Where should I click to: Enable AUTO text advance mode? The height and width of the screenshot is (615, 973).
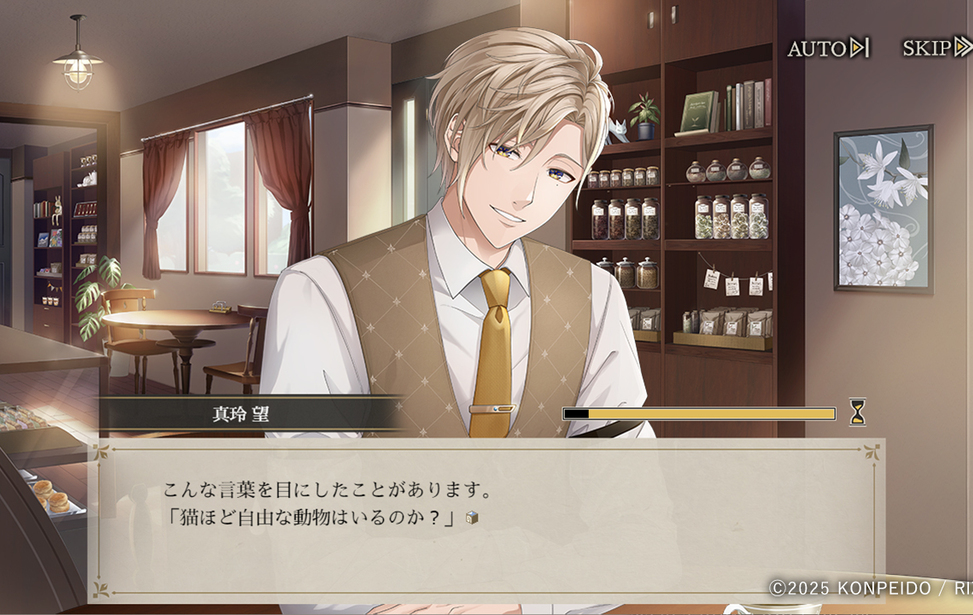pyautogui.click(x=828, y=48)
